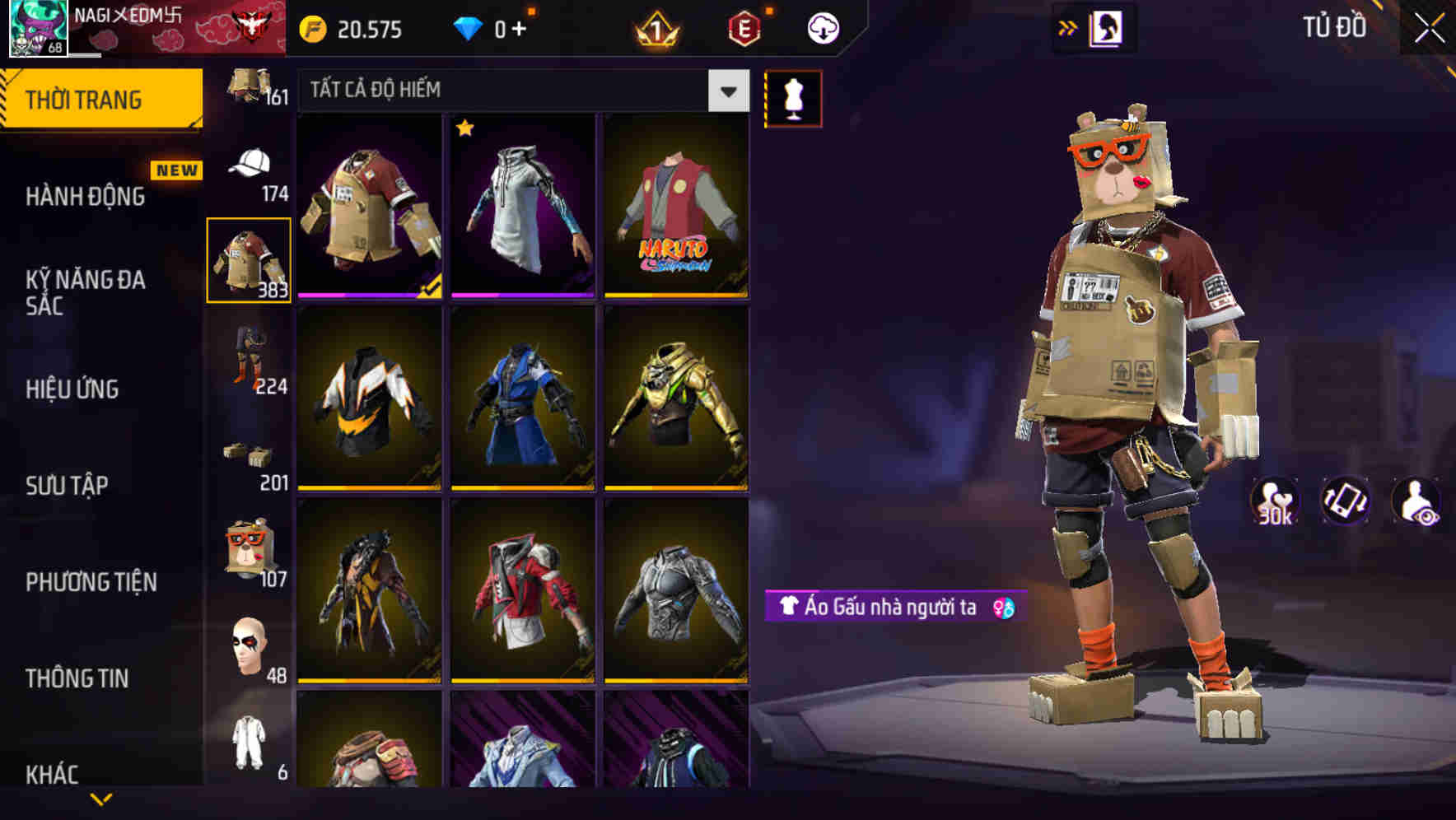The height and width of the screenshot is (820, 1456).
Task: Expand the double-arrow panel near top right
Action: [1068, 27]
